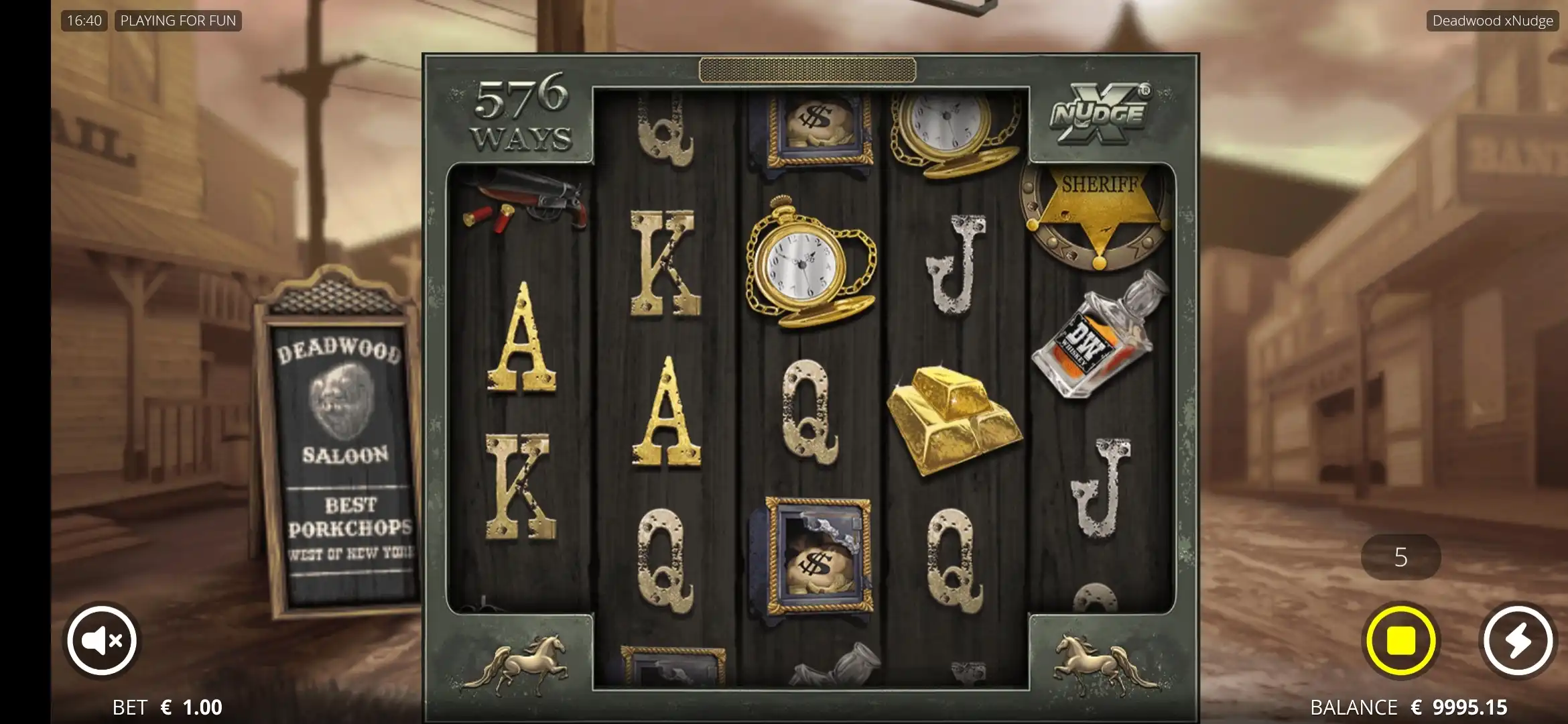Stop the autoplay spins
Viewport: 1568px width, 724px height.
pos(1400,641)
